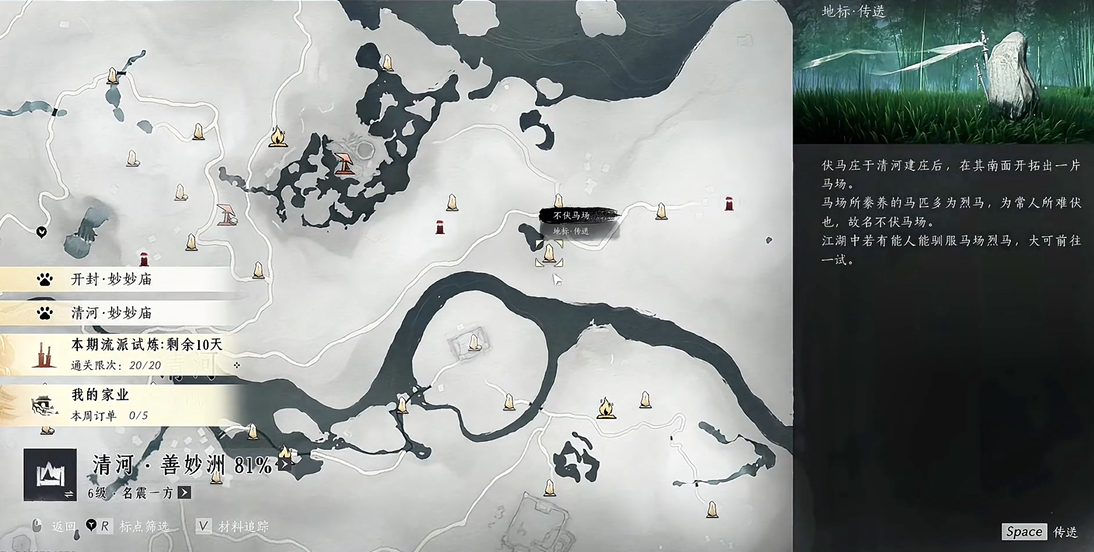Select the highlighted 不伏马场 waypoint marker
The height and width of the screenshot is (552, 1094).
click(548, 257)
